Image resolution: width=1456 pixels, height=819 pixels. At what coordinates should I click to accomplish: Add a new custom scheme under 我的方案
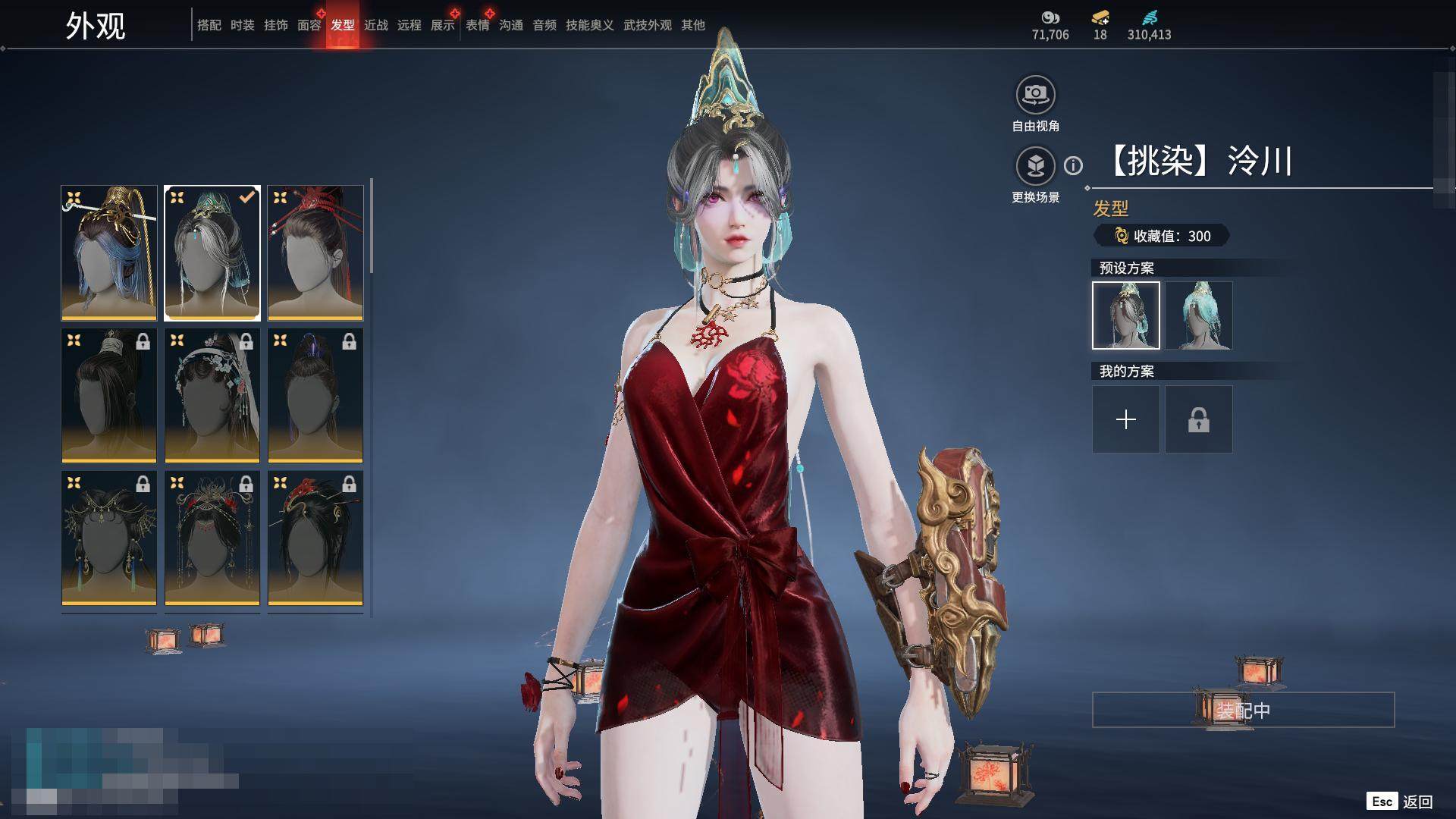(1125, 419)
